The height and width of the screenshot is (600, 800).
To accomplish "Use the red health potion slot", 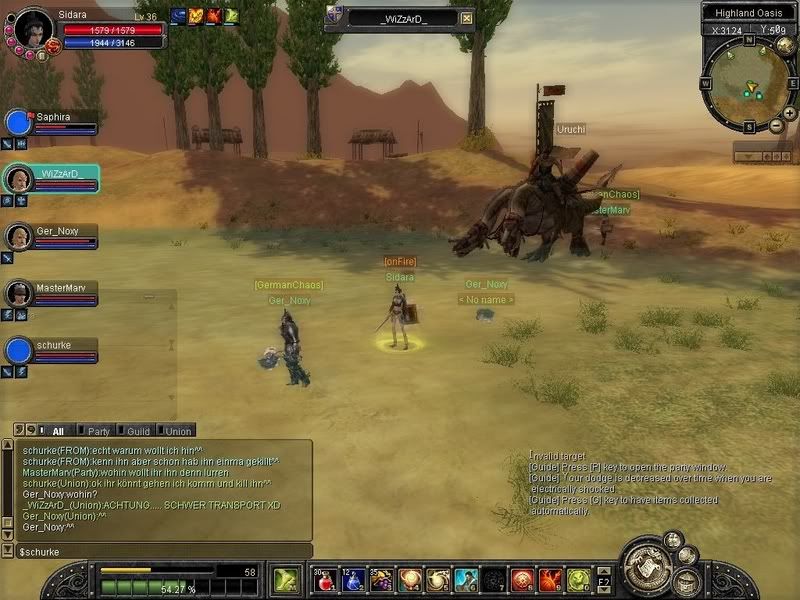I will 325,579.
